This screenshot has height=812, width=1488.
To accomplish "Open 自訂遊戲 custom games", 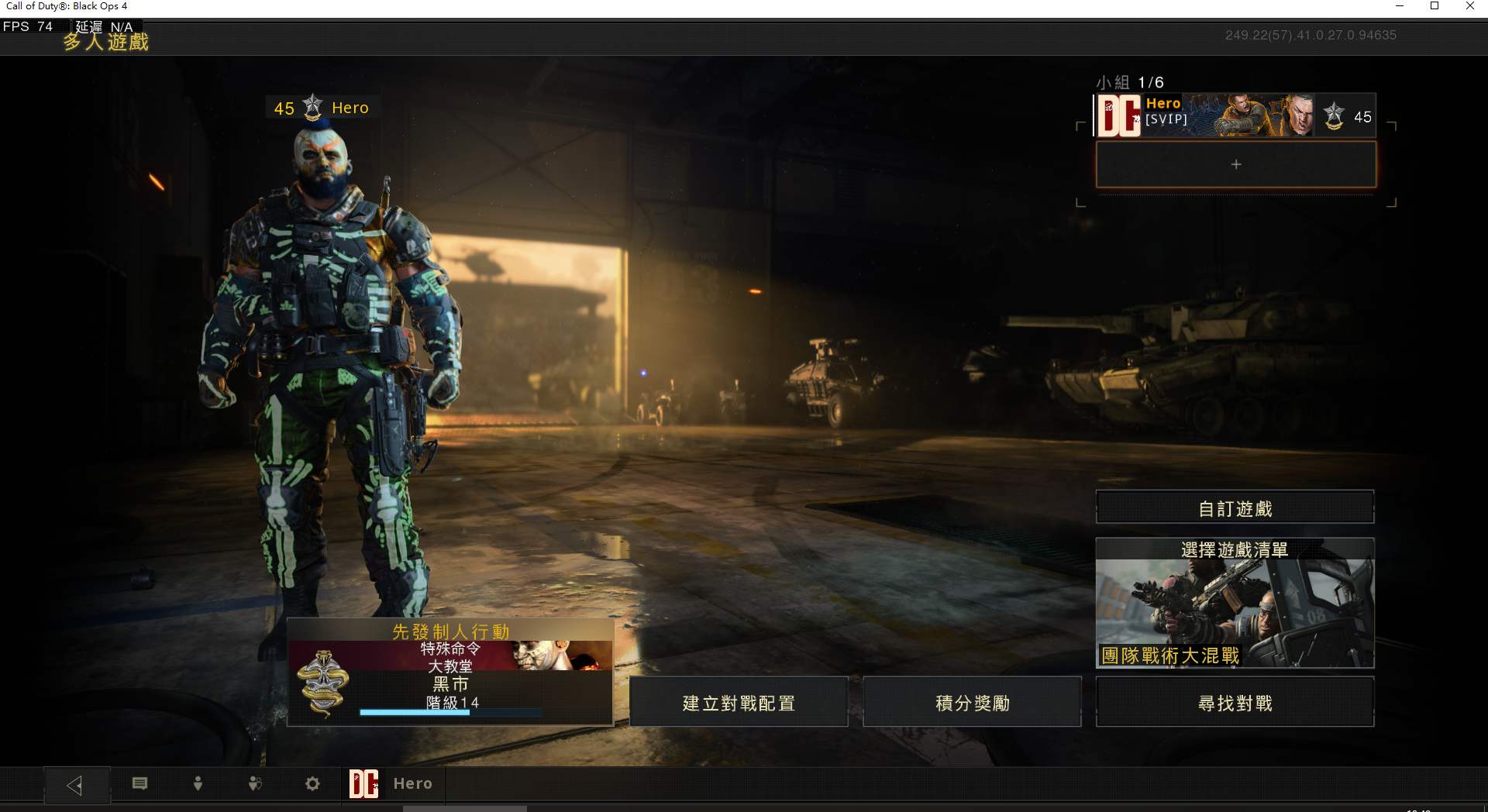I will point(1235,507).
